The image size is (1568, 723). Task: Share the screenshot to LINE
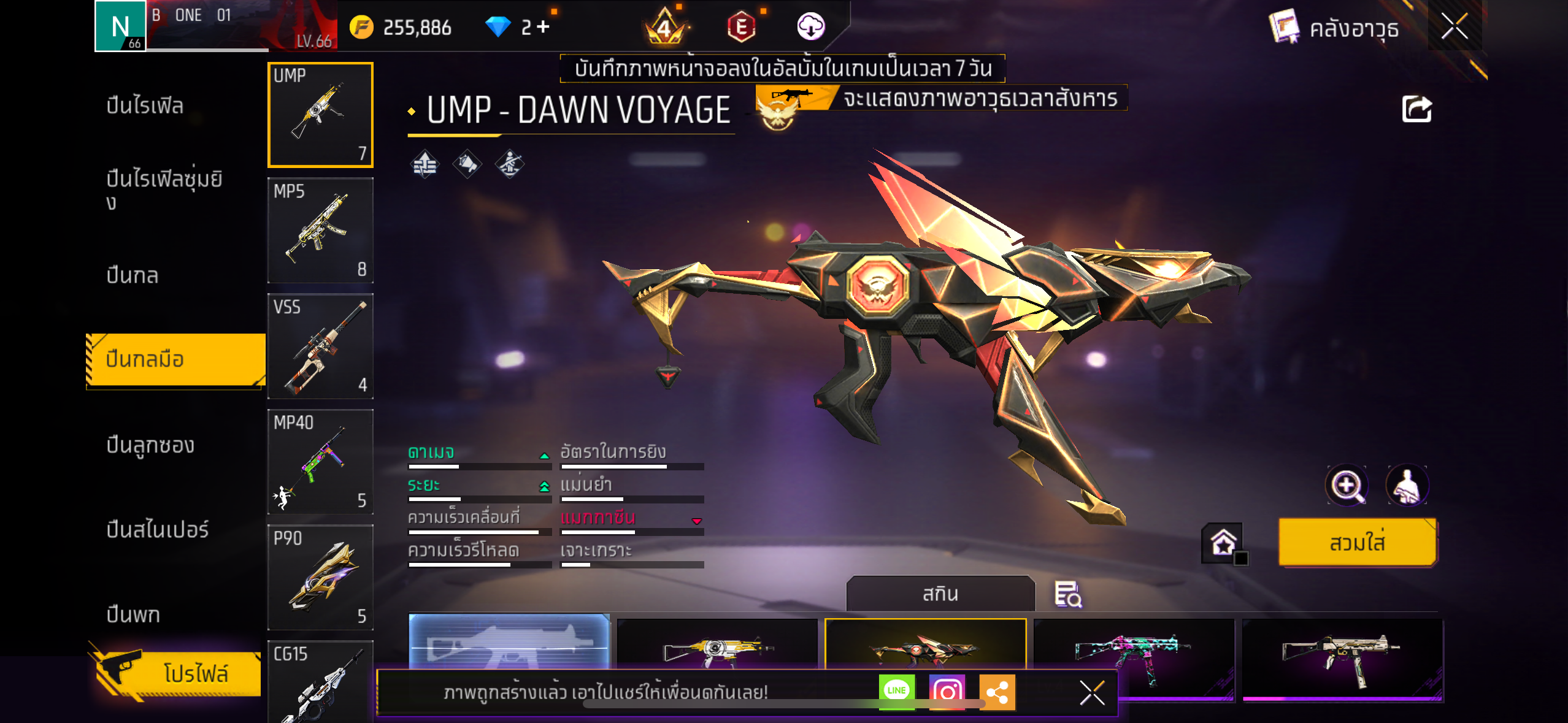point(896,691)
